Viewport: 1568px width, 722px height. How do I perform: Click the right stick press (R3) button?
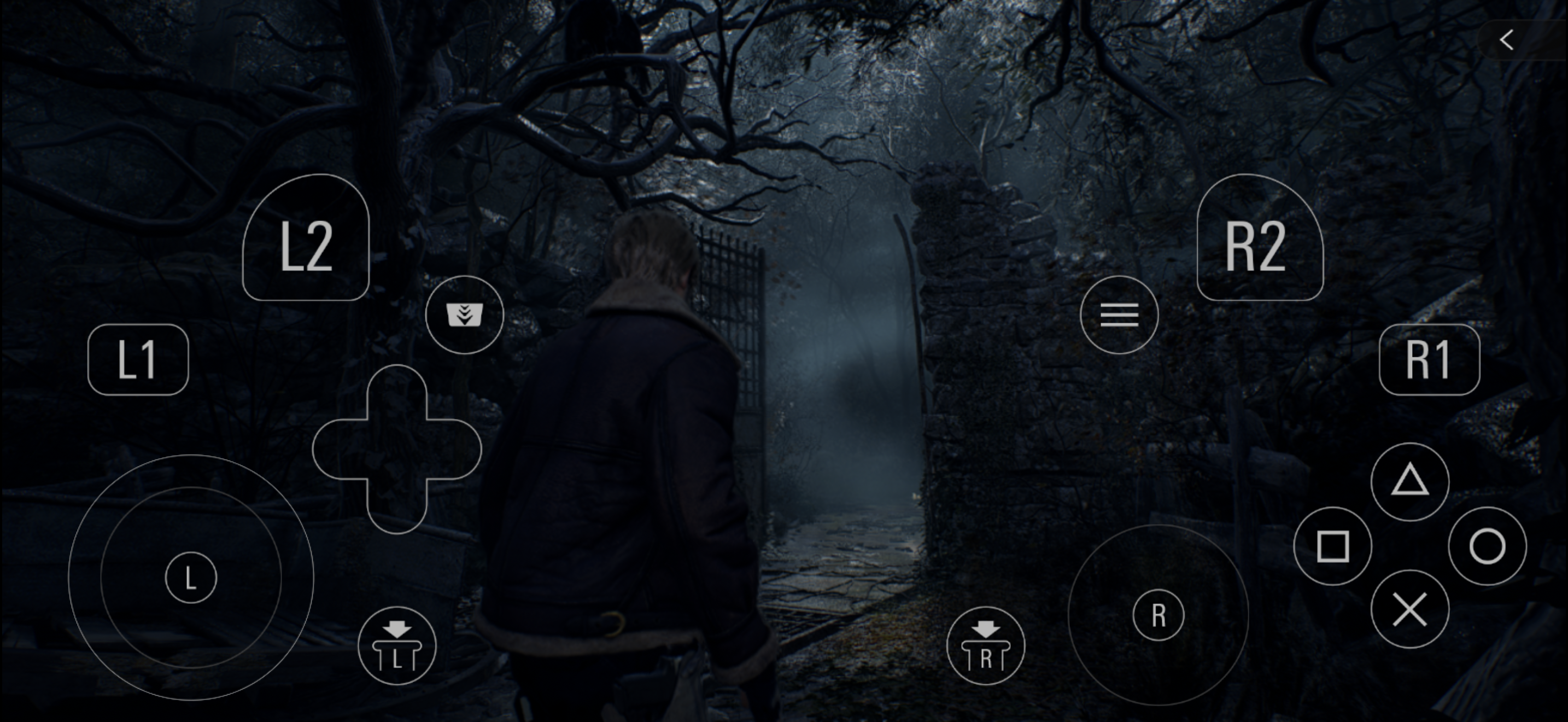[x=986, y=646]
